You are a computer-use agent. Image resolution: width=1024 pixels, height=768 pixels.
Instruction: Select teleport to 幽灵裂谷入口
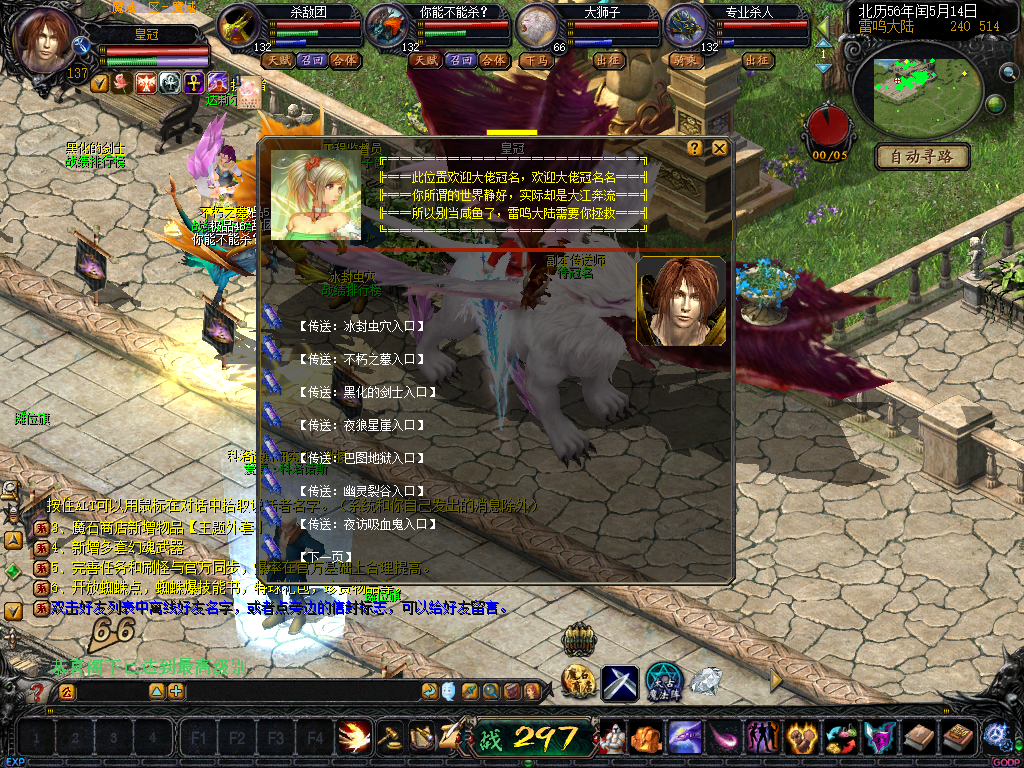pyautogui.click(x=362, y=491)
